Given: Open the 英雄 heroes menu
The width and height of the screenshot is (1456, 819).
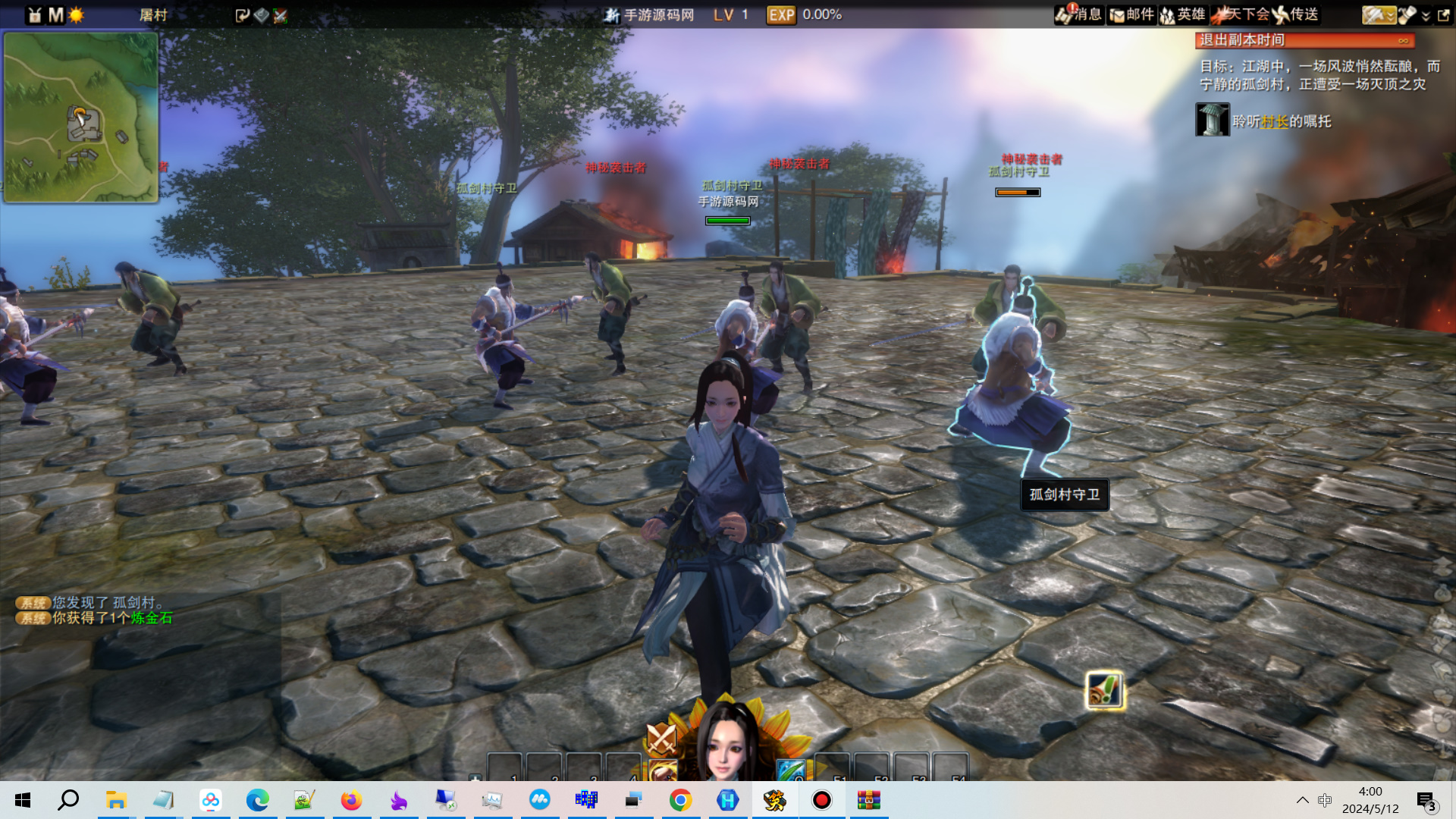Looking at the screenshot, I should (1182, 14).
